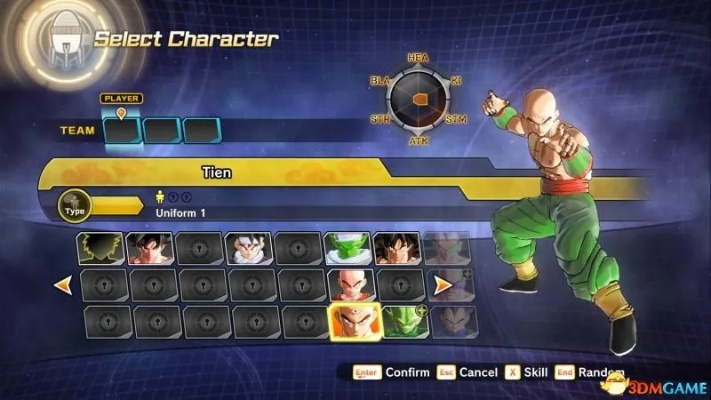Select the young Gohan portrait with white collar

tap(249, 248)
